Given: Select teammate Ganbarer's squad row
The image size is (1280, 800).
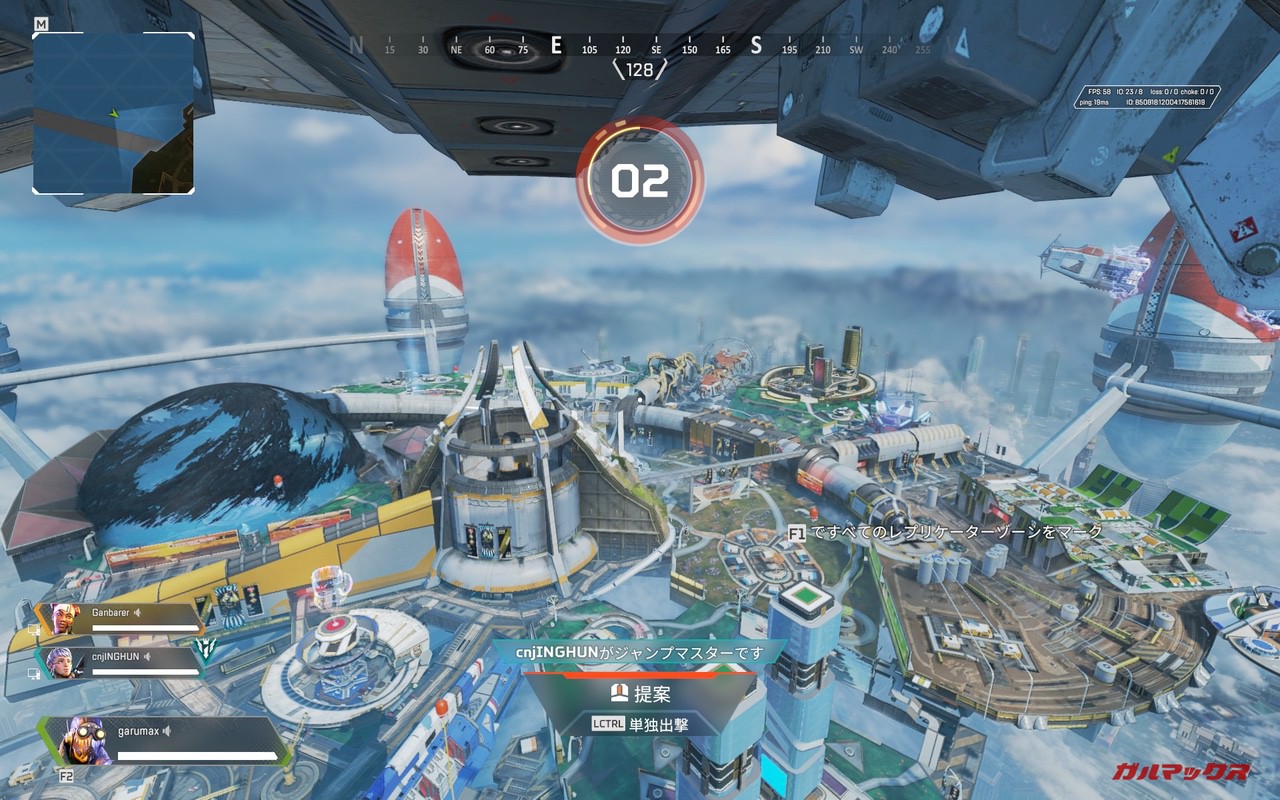Looking at the screenshot, I should click(120, 619).
